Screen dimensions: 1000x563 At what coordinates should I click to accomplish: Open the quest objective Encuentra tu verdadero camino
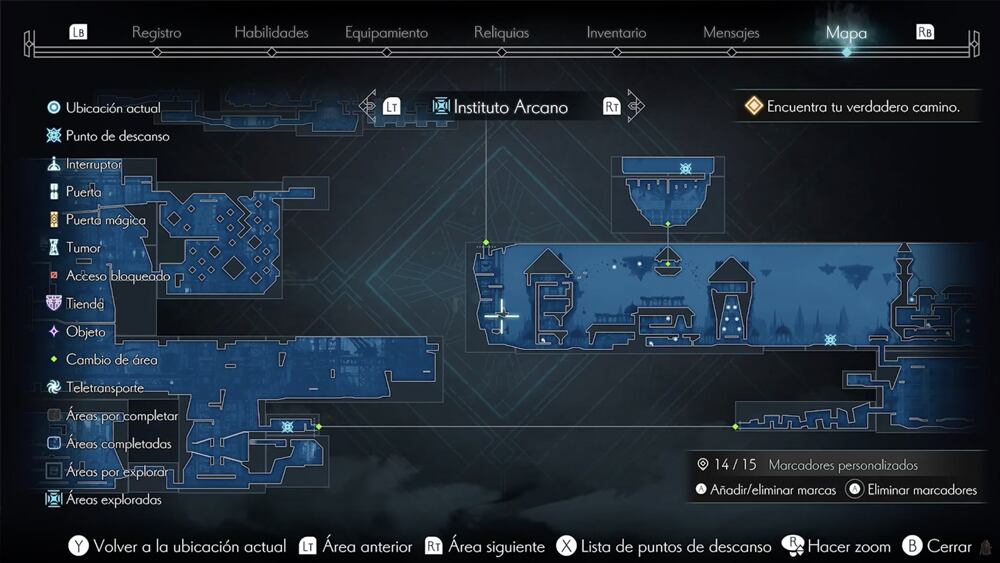[x=863, y=107]
